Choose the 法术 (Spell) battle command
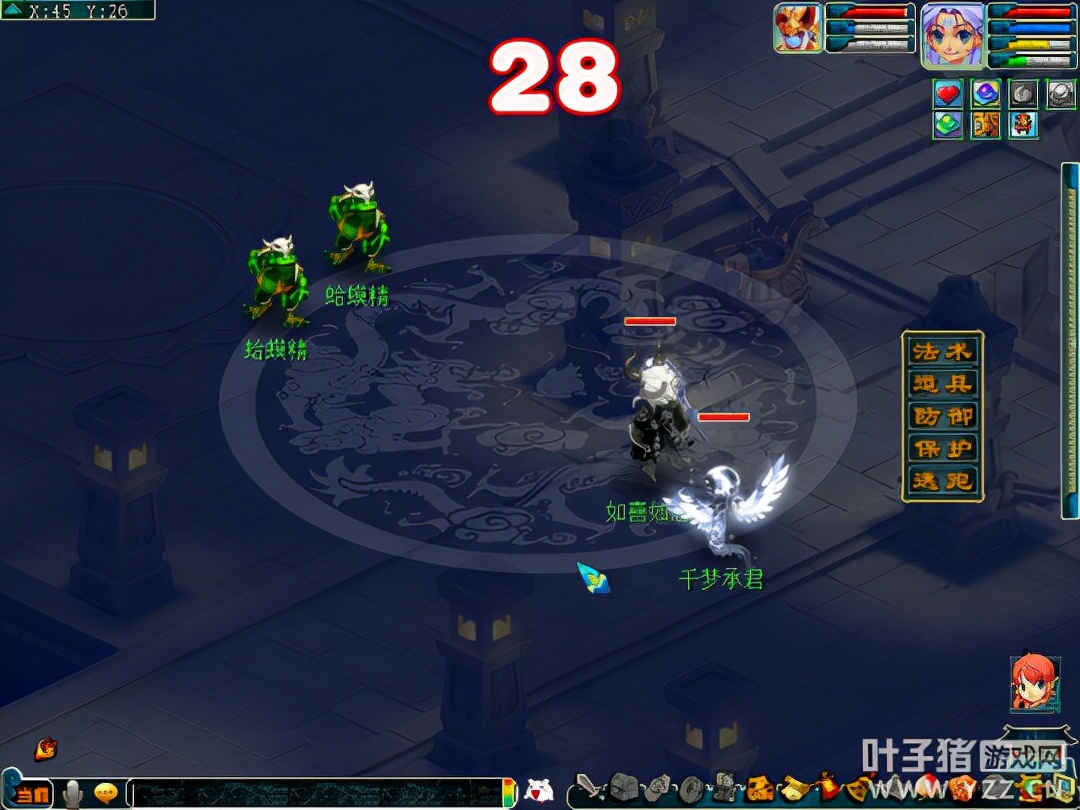The height and width of the screenshot is (810, 1080). tap(942, 352)
